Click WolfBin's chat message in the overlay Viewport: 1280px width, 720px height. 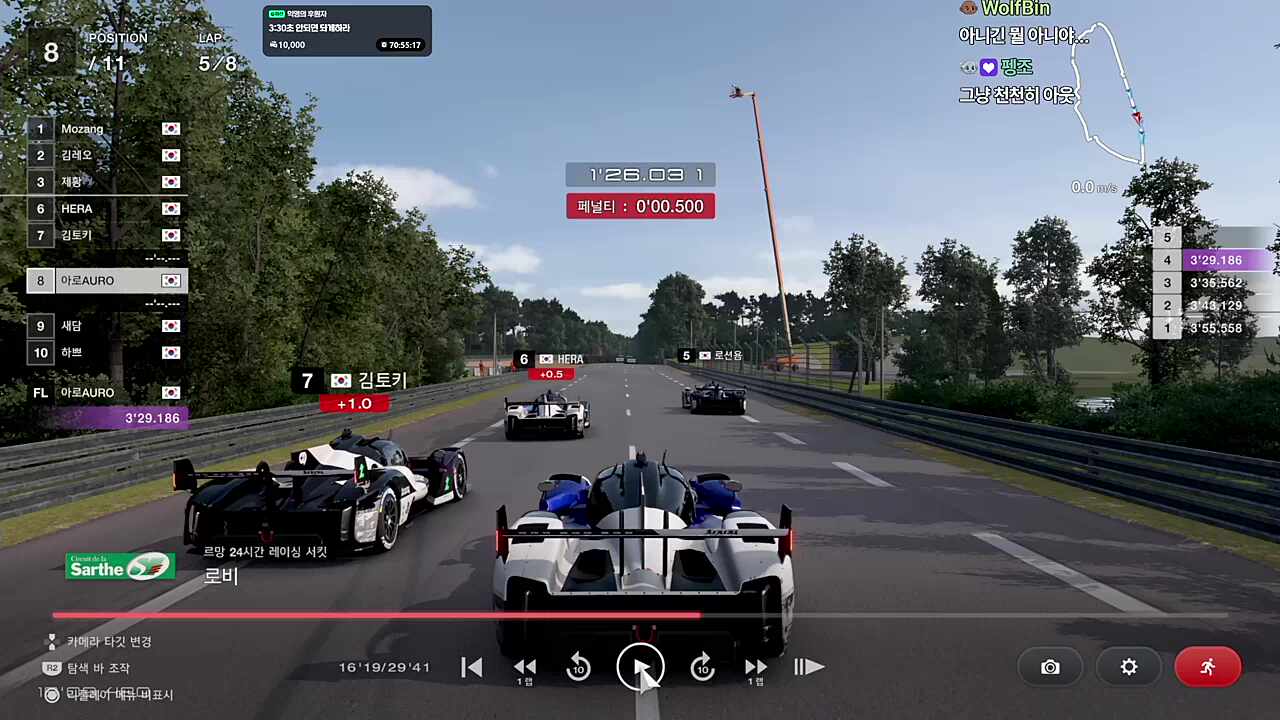tap(1020, 35)
